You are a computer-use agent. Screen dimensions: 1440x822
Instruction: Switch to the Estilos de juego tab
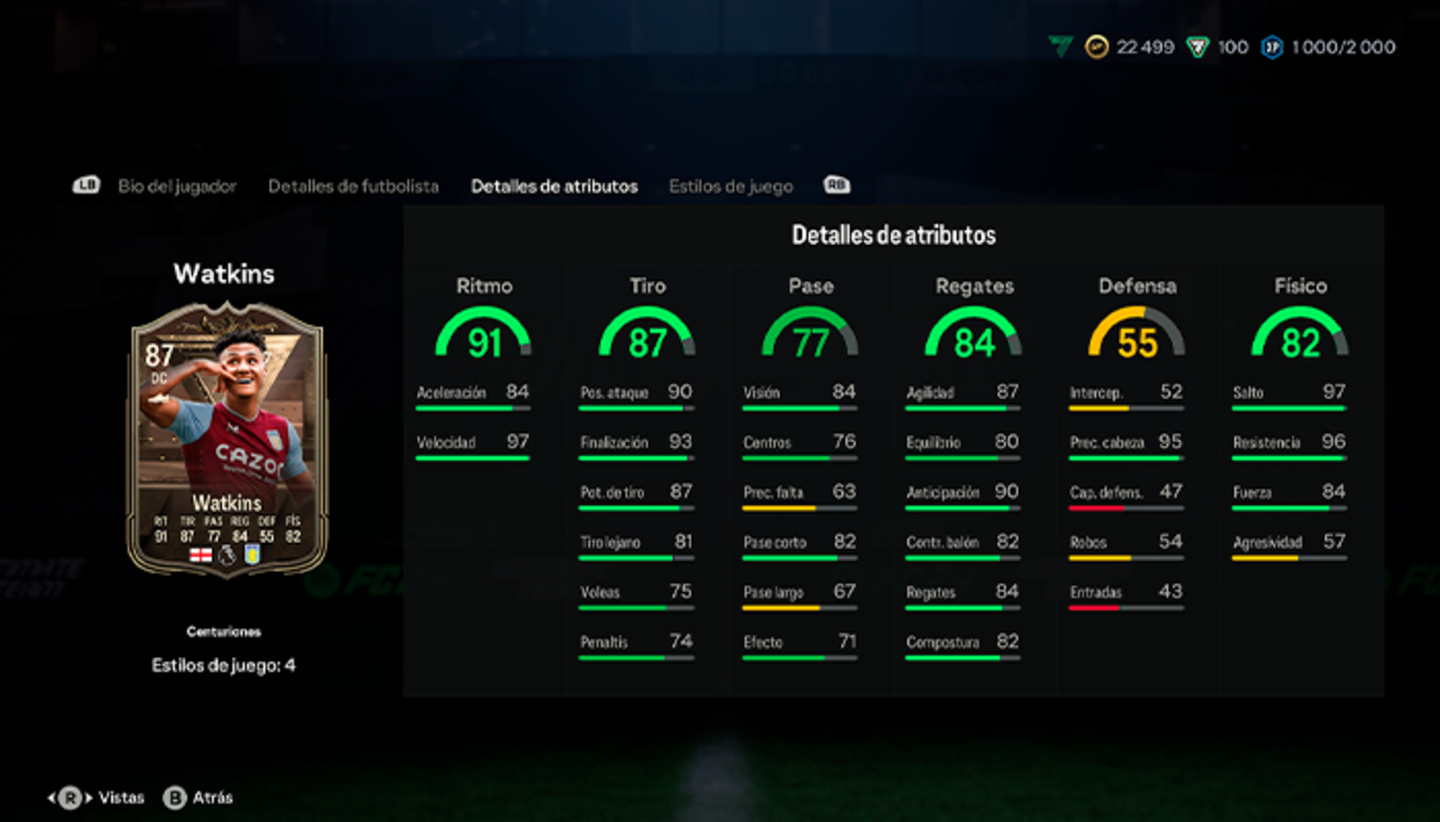click(731, 185)
